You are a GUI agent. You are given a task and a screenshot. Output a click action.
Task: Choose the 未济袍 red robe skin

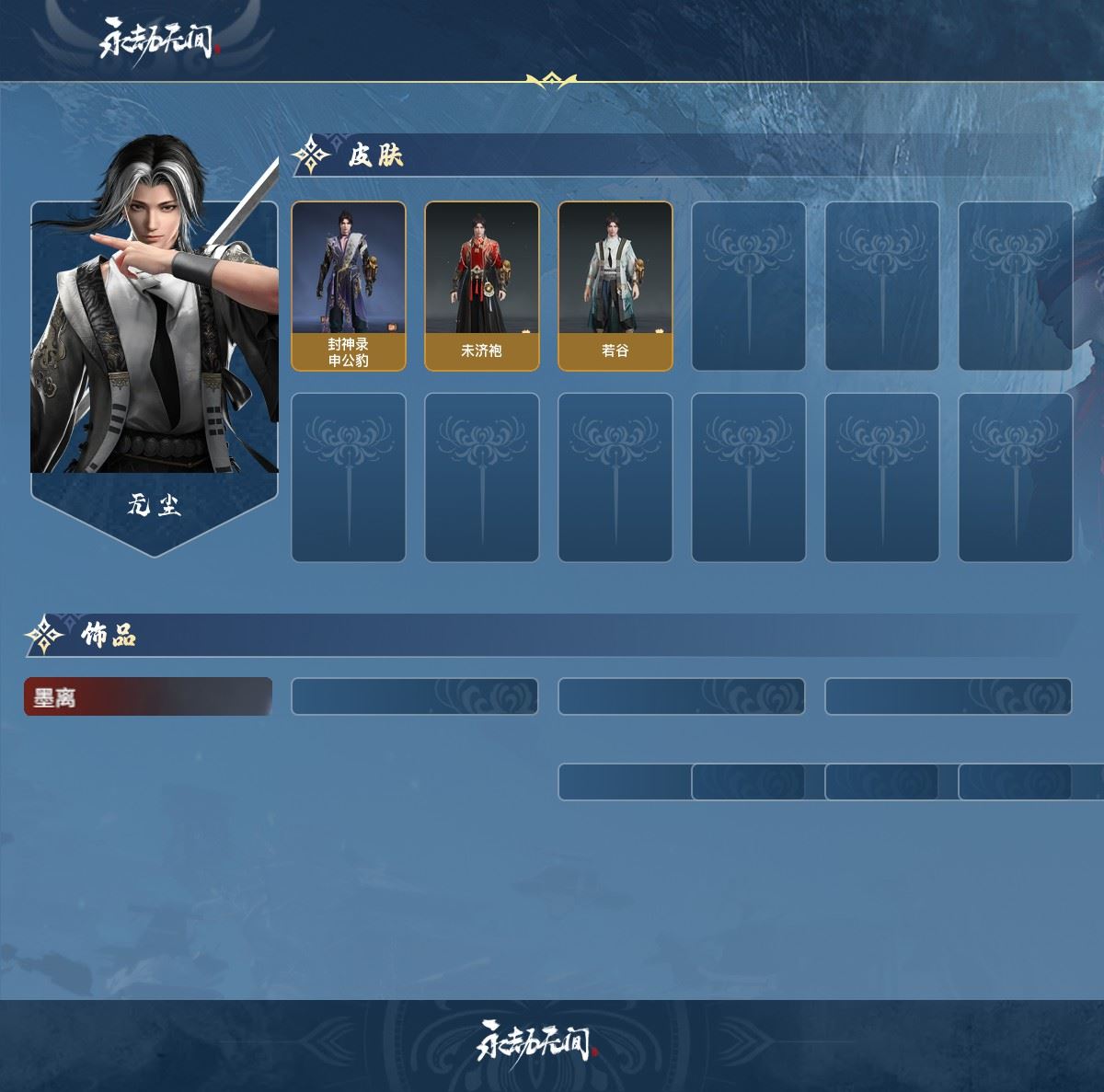coord(481,286)
